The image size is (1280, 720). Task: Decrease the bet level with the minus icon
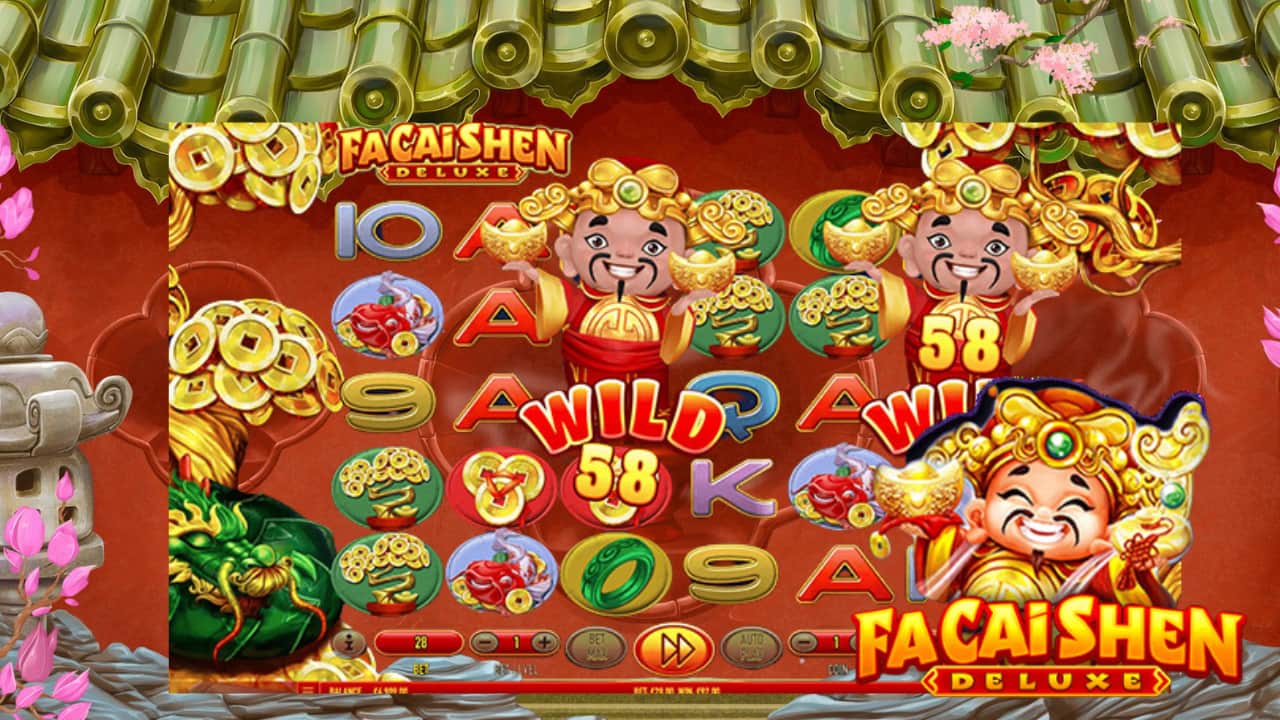(484, 642)
